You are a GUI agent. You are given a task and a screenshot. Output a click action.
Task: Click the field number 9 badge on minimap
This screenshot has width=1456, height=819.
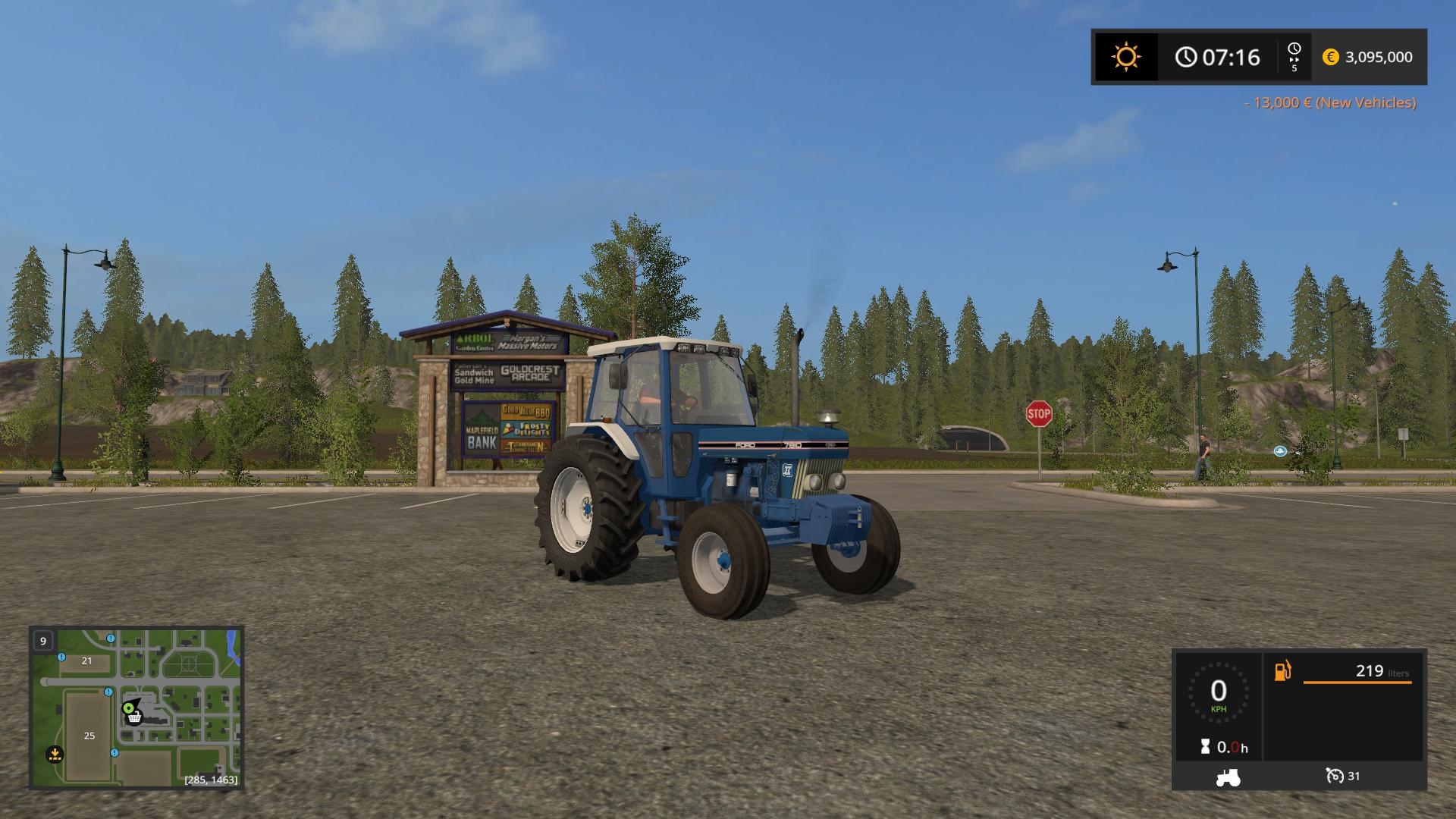point(43,641)
